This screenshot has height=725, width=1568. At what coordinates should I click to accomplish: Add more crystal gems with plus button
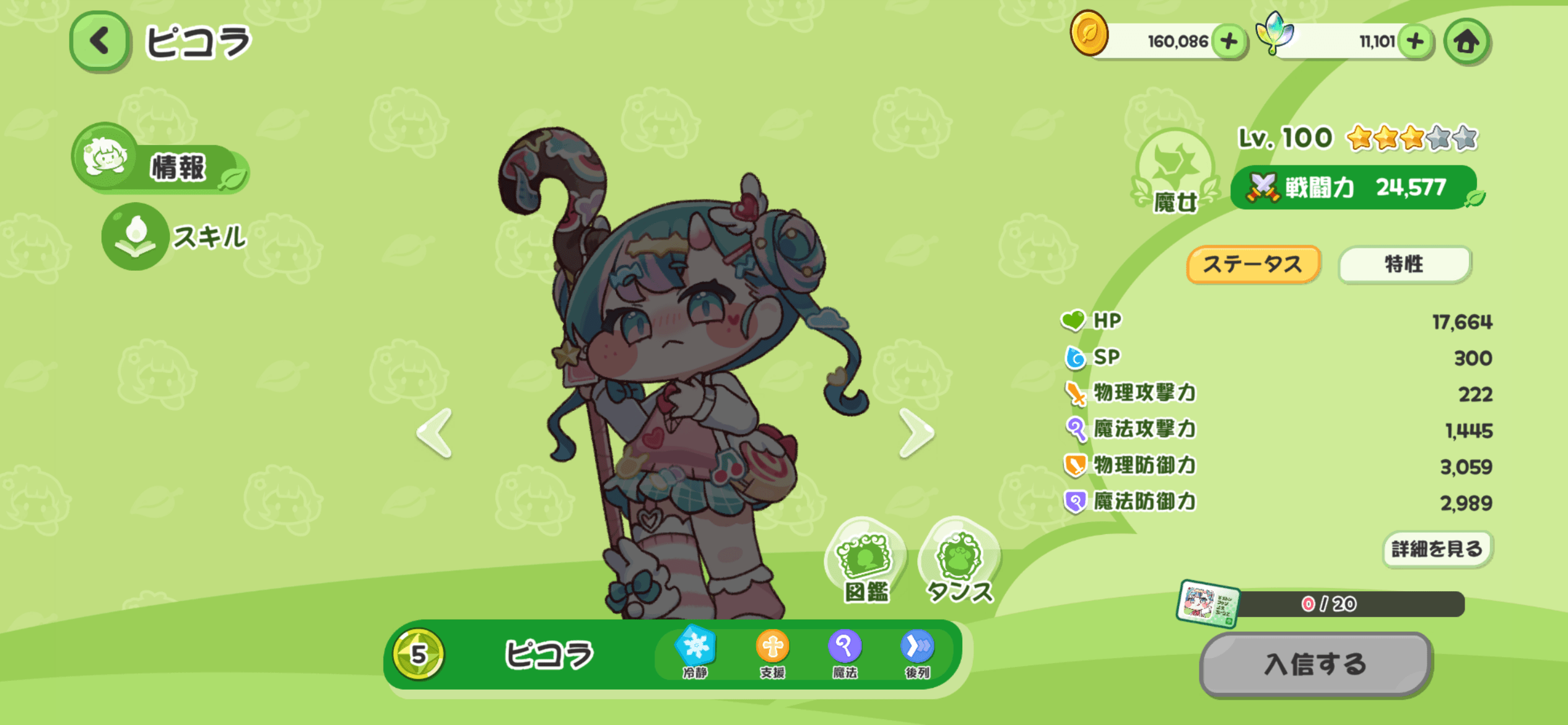pyautogui.click(x=1414, y=42)
